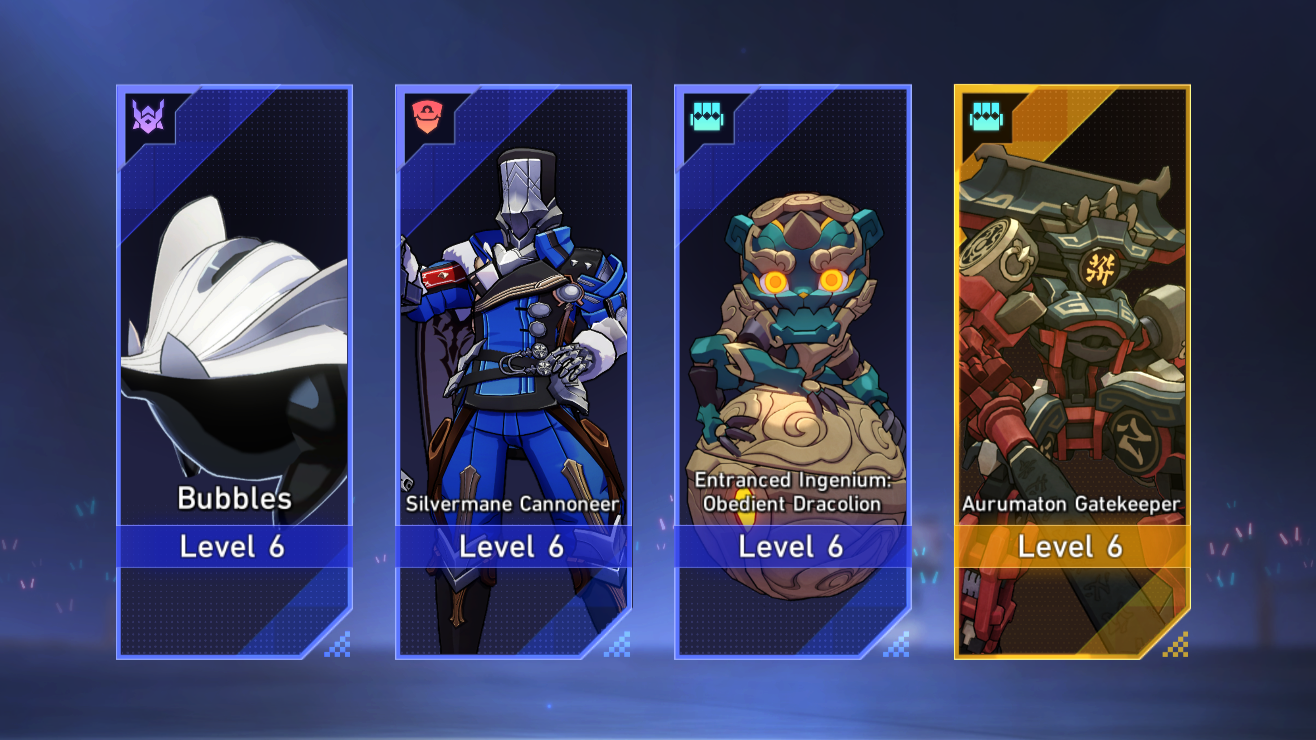Screen dimensions: 1316x740
Task: Select the gold-highlighted Aurumaton Gatekeeper card
Action: 1072,370
